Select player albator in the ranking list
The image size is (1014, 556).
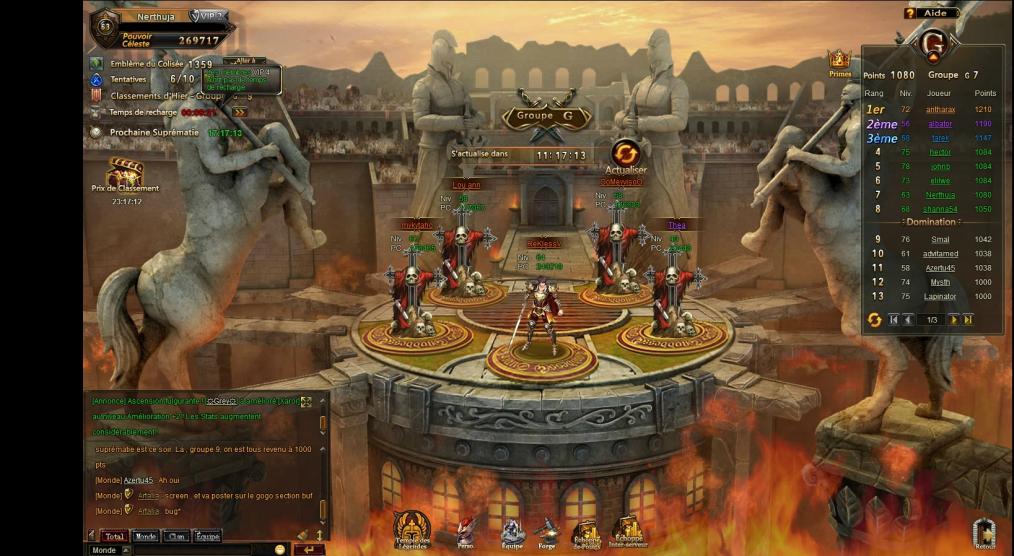[939, 123]
